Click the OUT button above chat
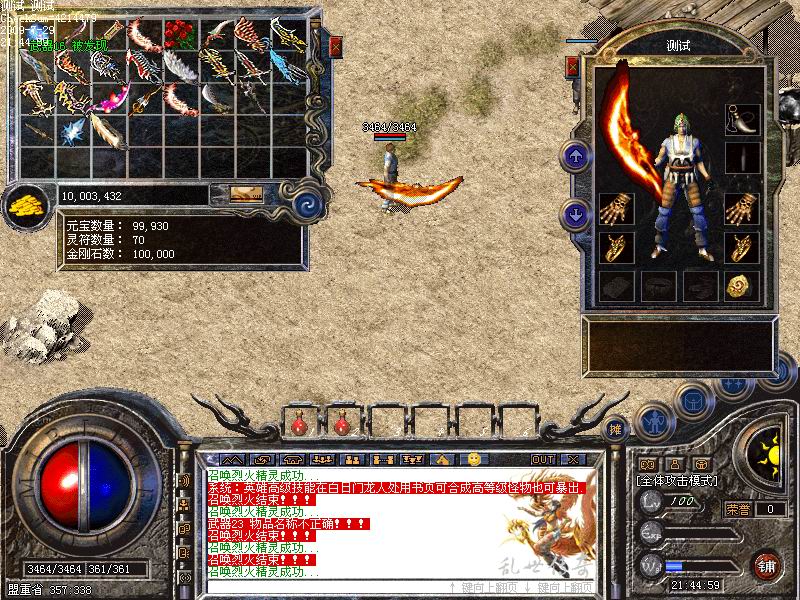 point(542,459)
